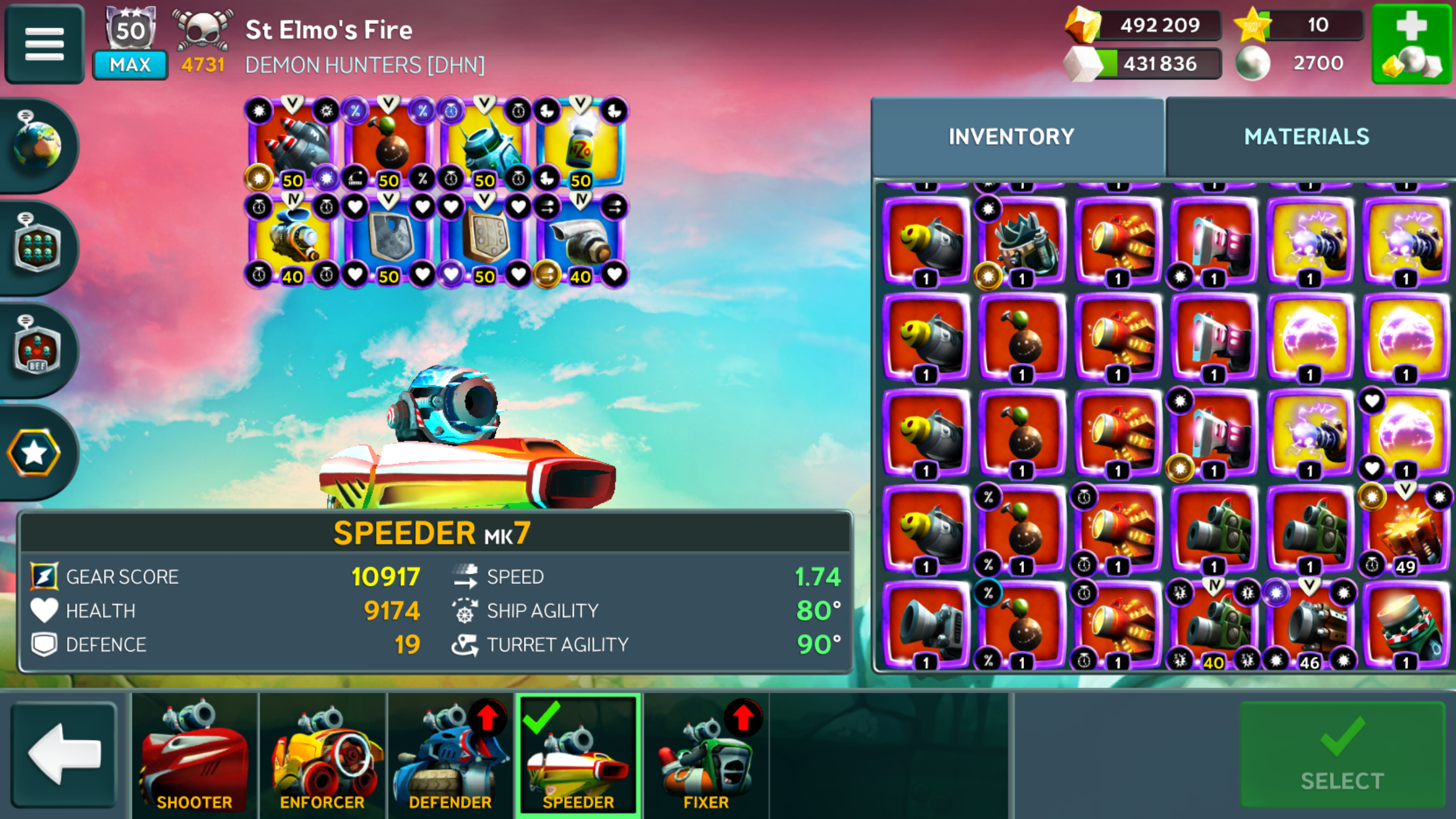Select the equipped grey-blue shield slot

(388, 240)
